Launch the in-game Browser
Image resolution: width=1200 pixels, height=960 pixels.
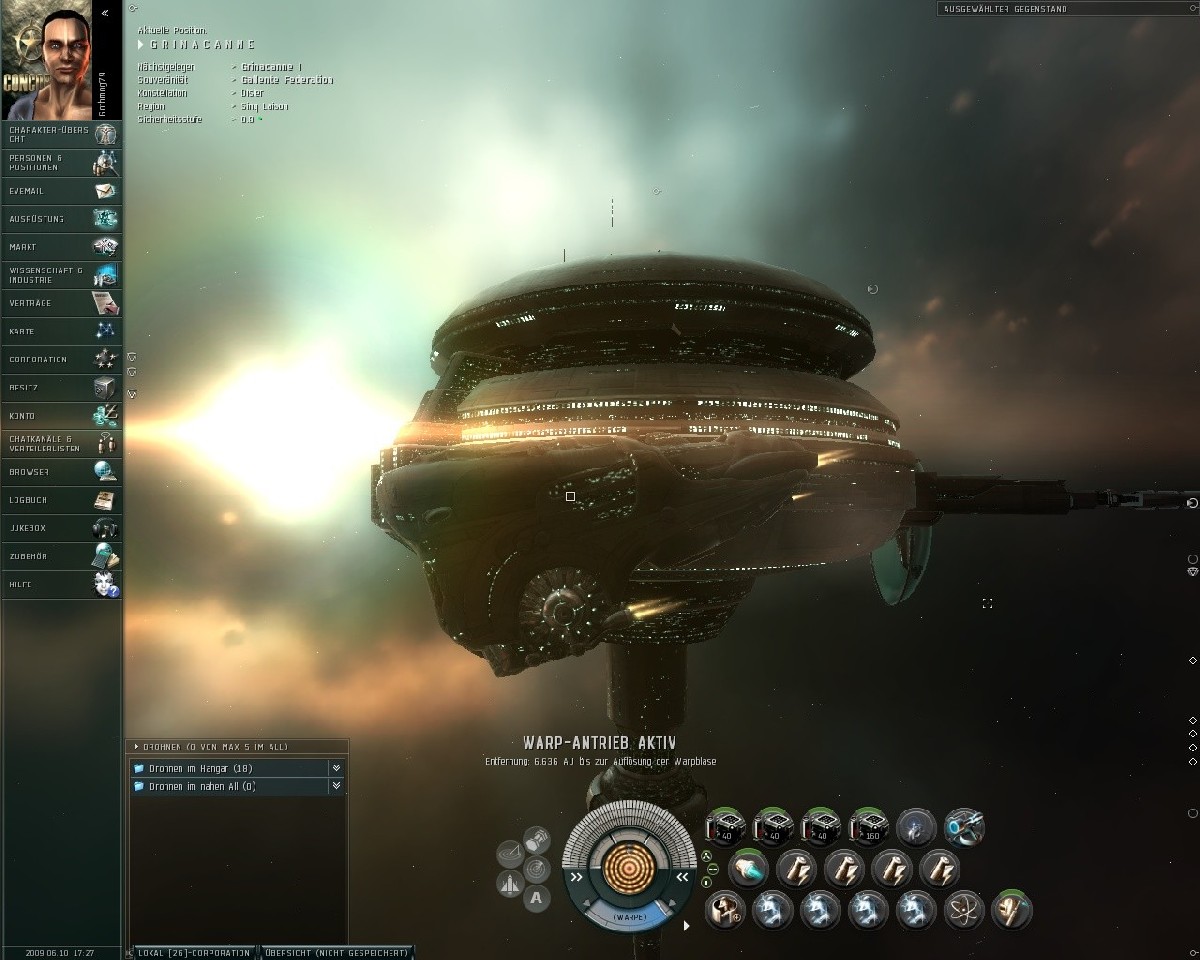coord(61,471)
